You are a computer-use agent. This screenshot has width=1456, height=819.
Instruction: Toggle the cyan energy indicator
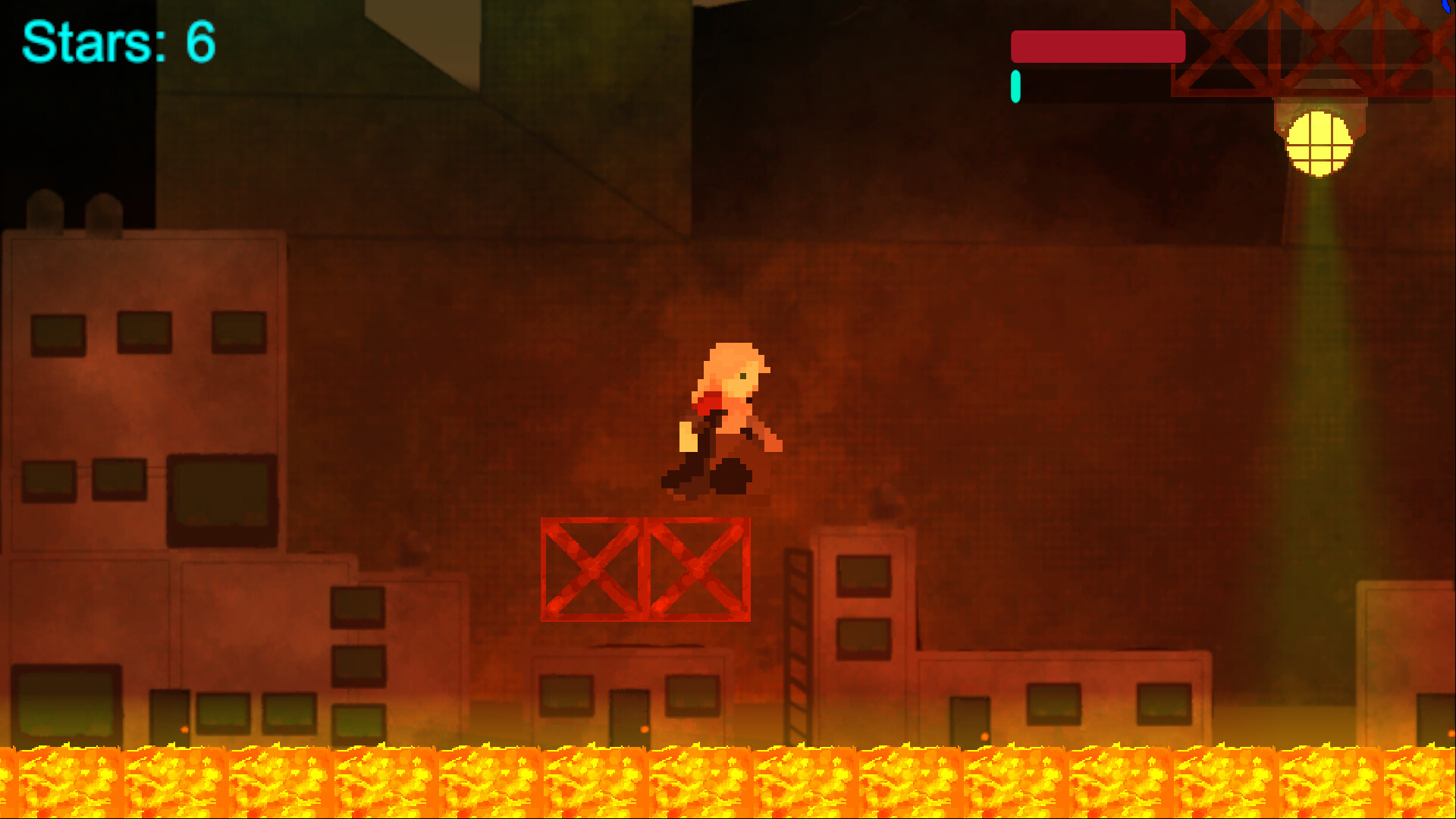click(1015, 86)
